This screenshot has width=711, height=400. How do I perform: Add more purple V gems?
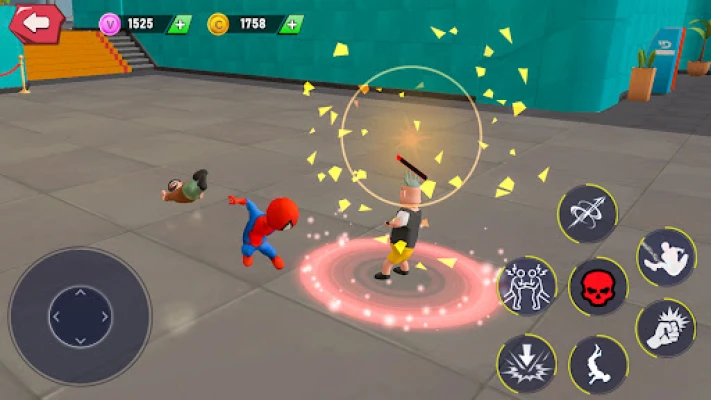coord(180,24)
